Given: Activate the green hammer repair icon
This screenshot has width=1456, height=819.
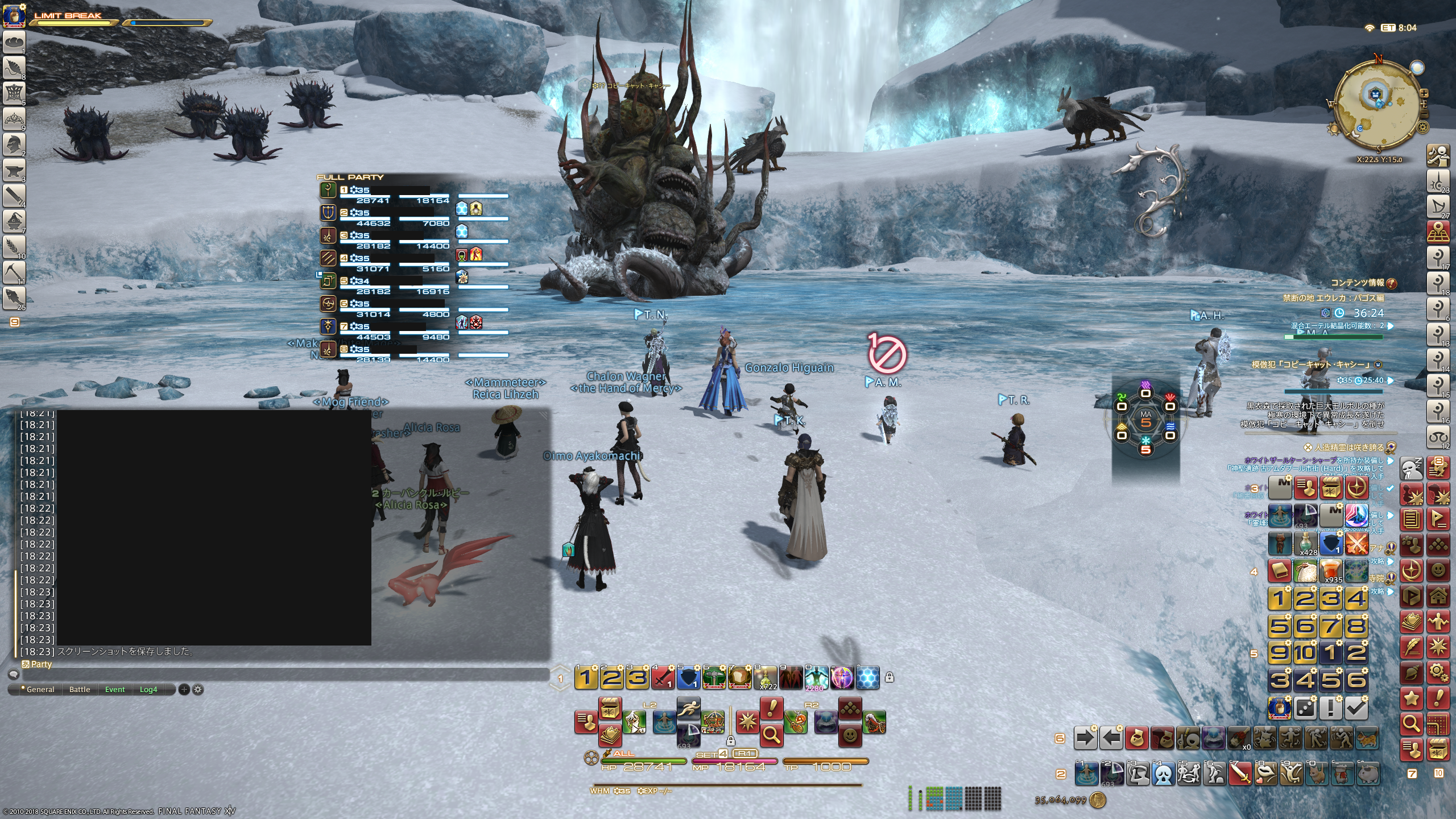Looking at the screenshot, I should point(714,677).
